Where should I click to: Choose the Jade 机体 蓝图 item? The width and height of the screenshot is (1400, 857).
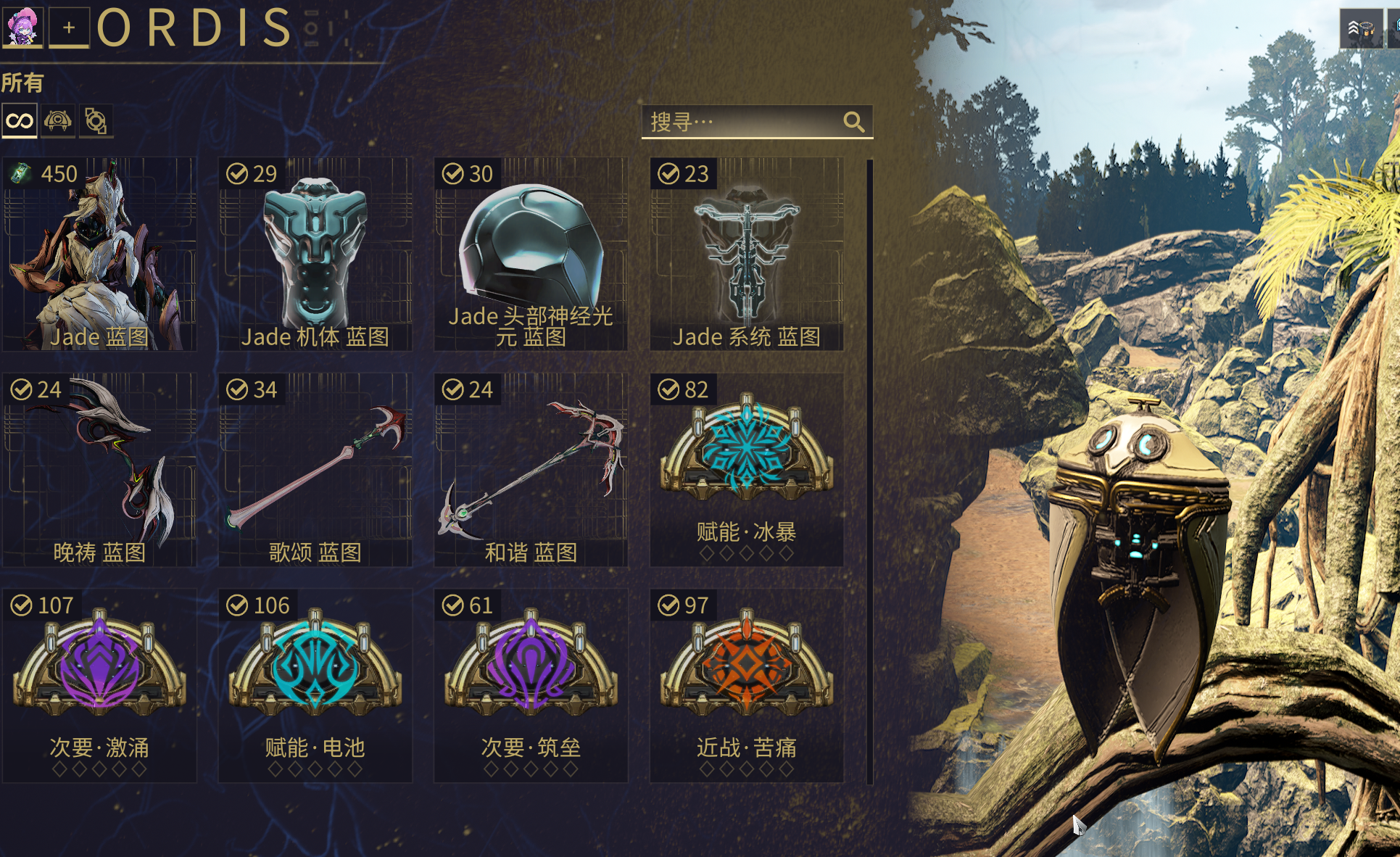pyautogui.click(x=315, y=254)
